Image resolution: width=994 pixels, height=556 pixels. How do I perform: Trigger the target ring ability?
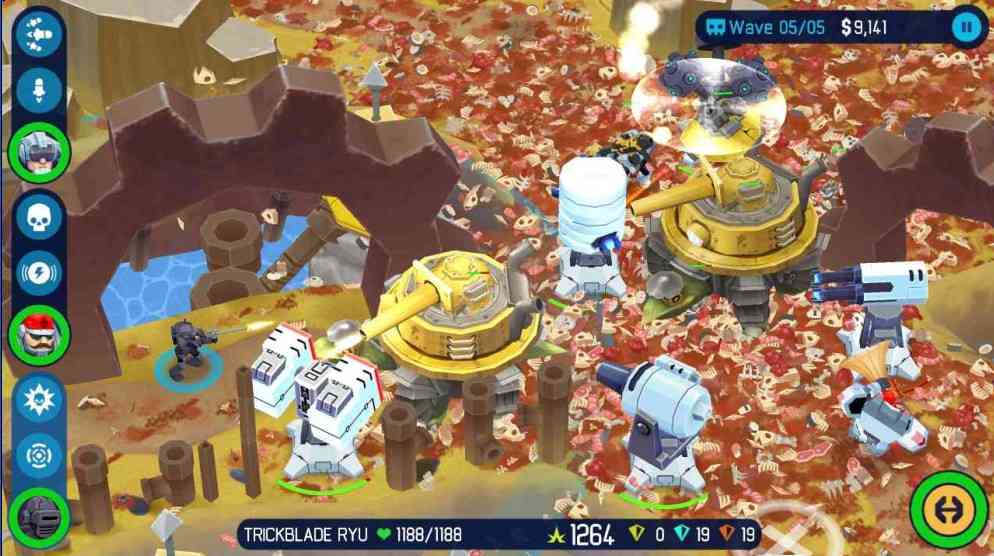point(40,454)
